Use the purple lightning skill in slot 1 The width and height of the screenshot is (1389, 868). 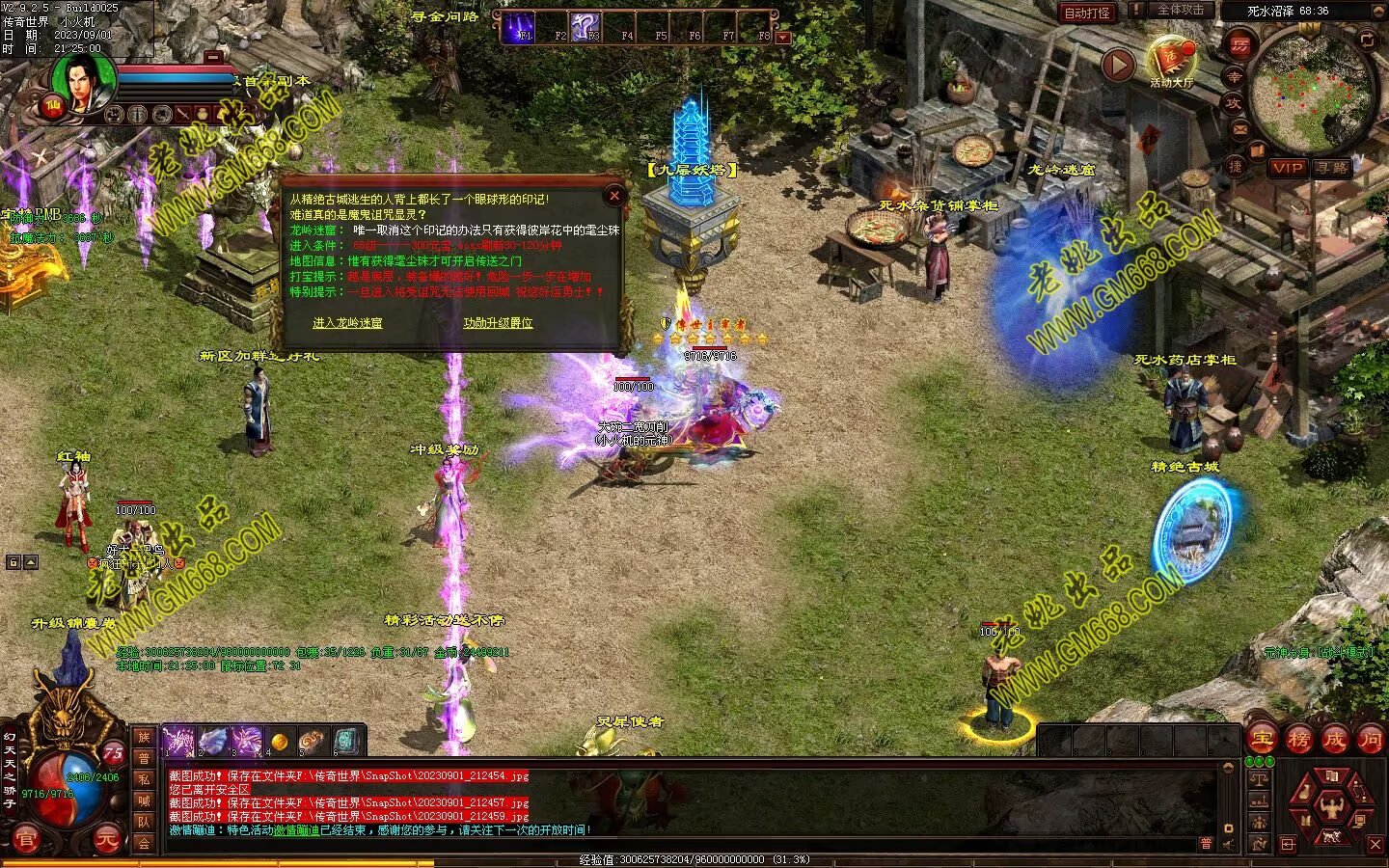pos(178,742)
